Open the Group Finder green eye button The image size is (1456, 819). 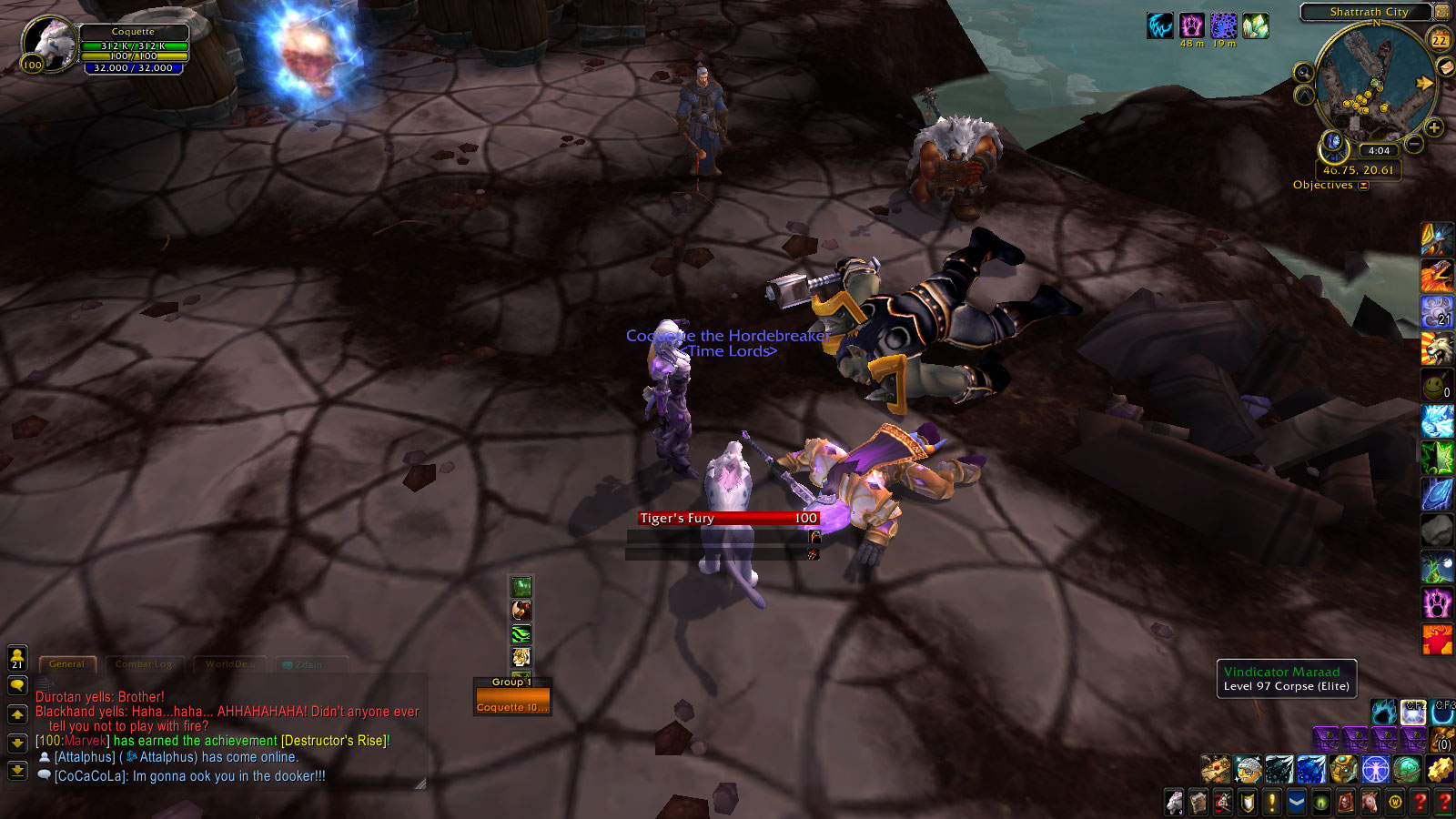(x=1320, y=803)
